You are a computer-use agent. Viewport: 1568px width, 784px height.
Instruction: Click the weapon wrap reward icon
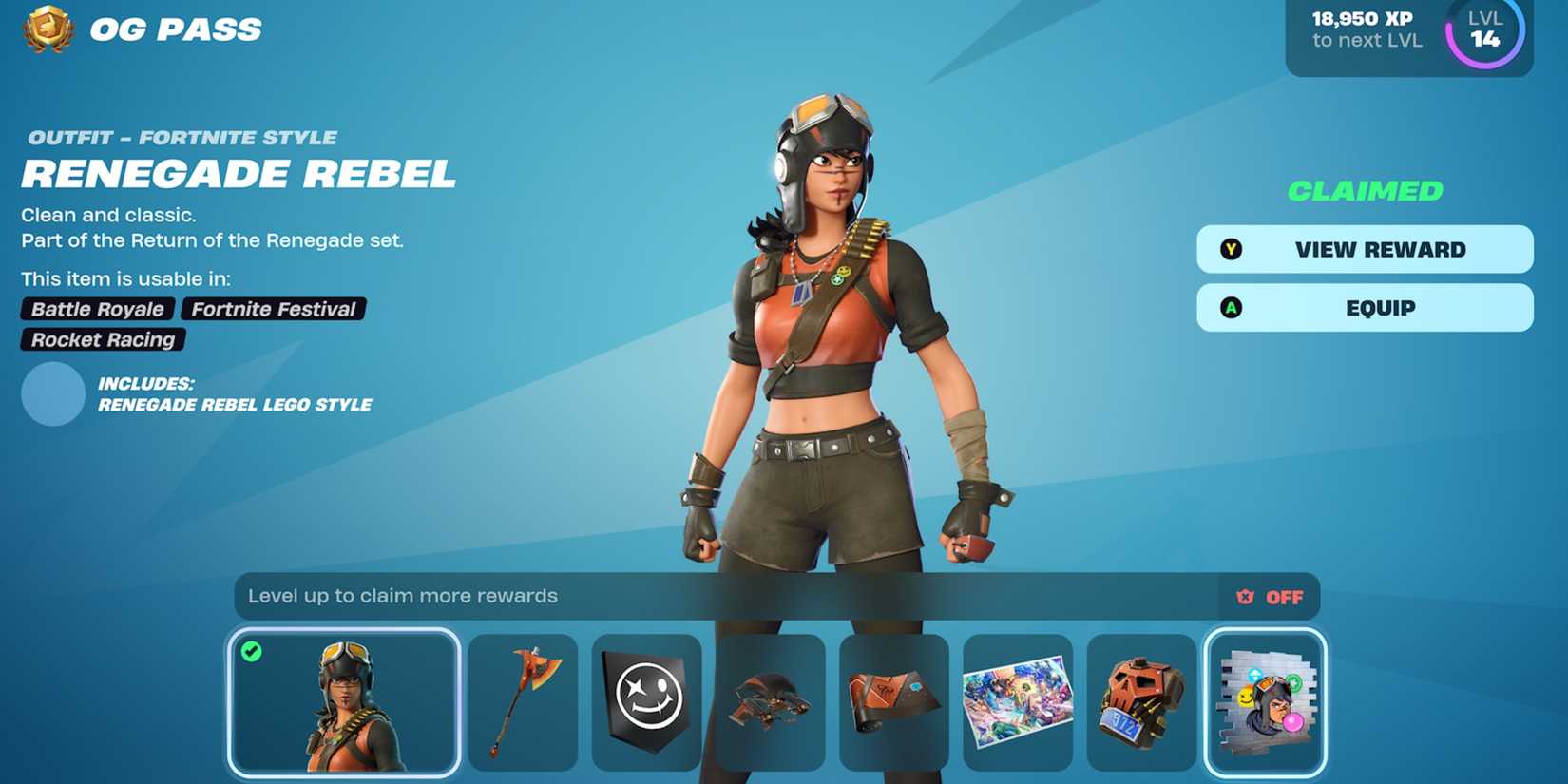point(894,701)
